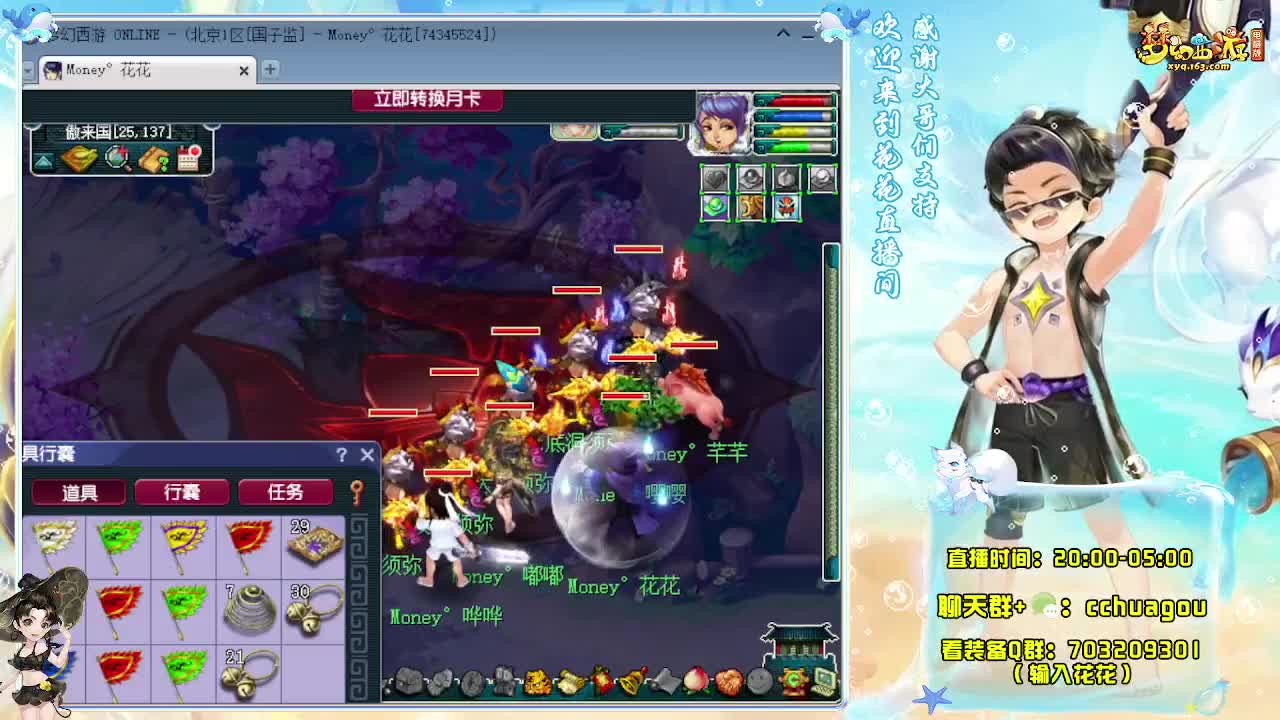Select the green halo skill icon below the portrait
This screenshot has height=720, width=1280.
coord(716,208)
